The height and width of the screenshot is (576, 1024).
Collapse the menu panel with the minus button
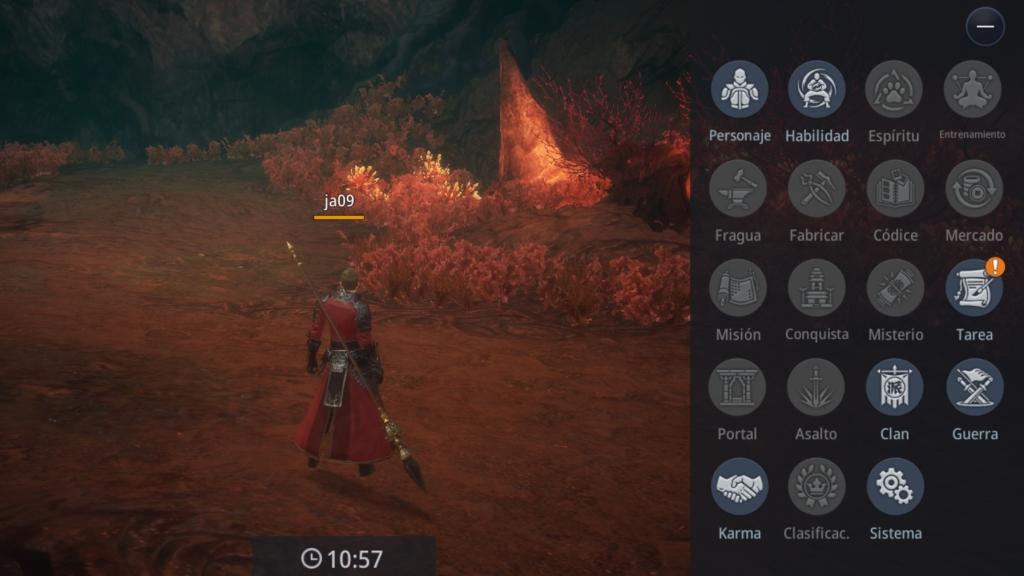pos(985,27)
